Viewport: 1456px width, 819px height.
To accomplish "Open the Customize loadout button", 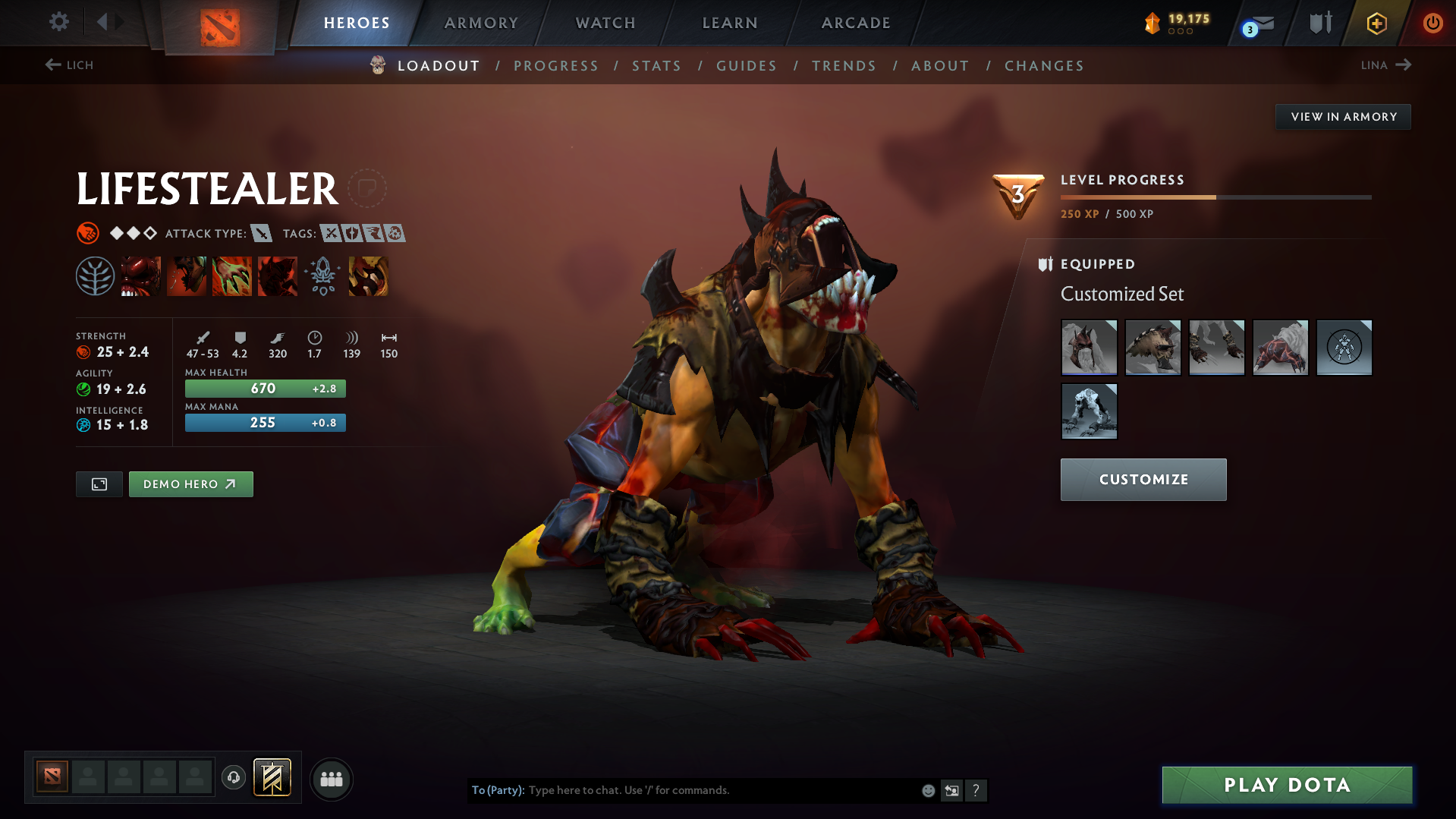I will tap(1143, 480).
